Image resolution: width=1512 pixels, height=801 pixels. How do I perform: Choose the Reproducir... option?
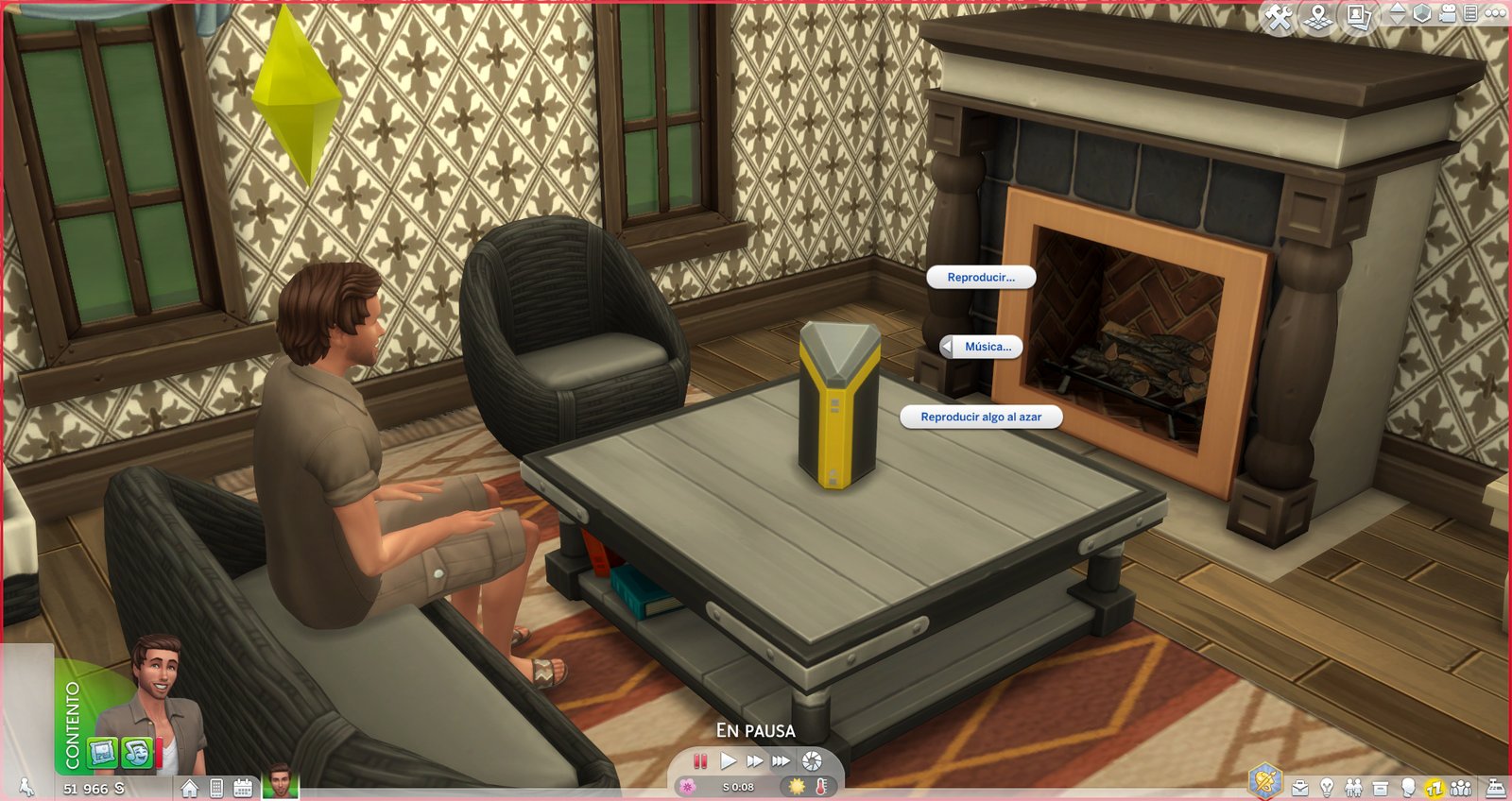[981, 278]
